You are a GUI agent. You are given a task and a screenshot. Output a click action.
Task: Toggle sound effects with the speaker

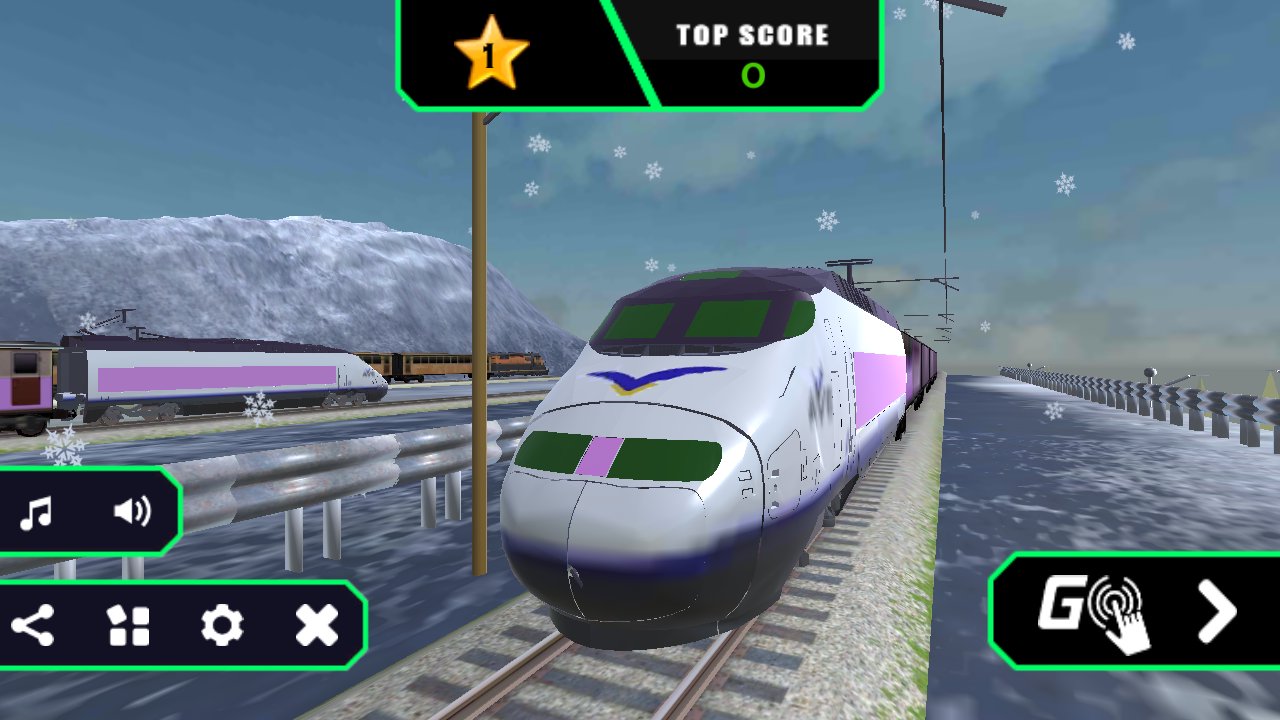point(133,511)
